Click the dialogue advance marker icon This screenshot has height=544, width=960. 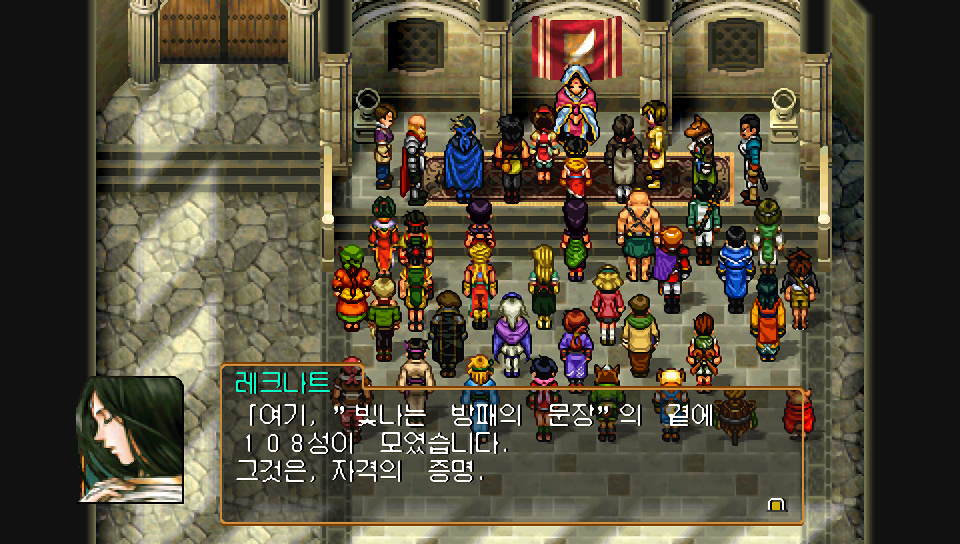click(775, 505)
